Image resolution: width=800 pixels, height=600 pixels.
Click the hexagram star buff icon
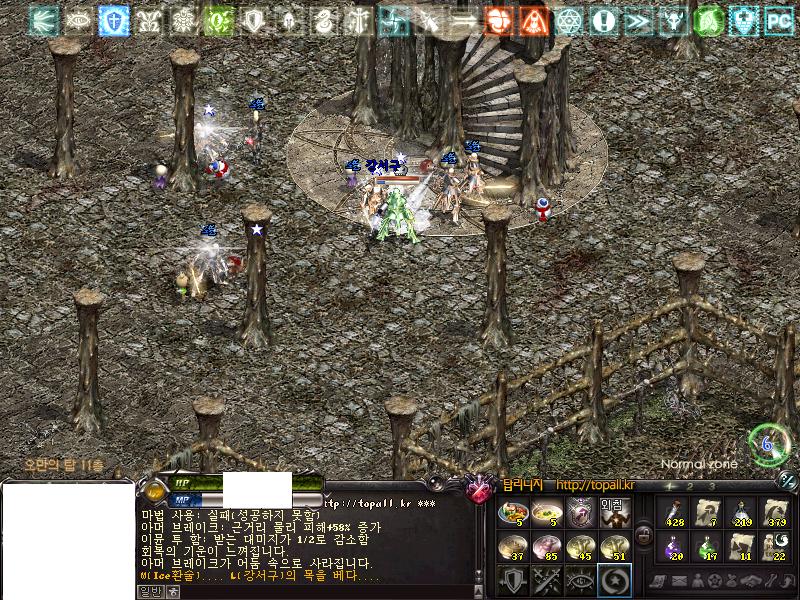click(568, 20)
